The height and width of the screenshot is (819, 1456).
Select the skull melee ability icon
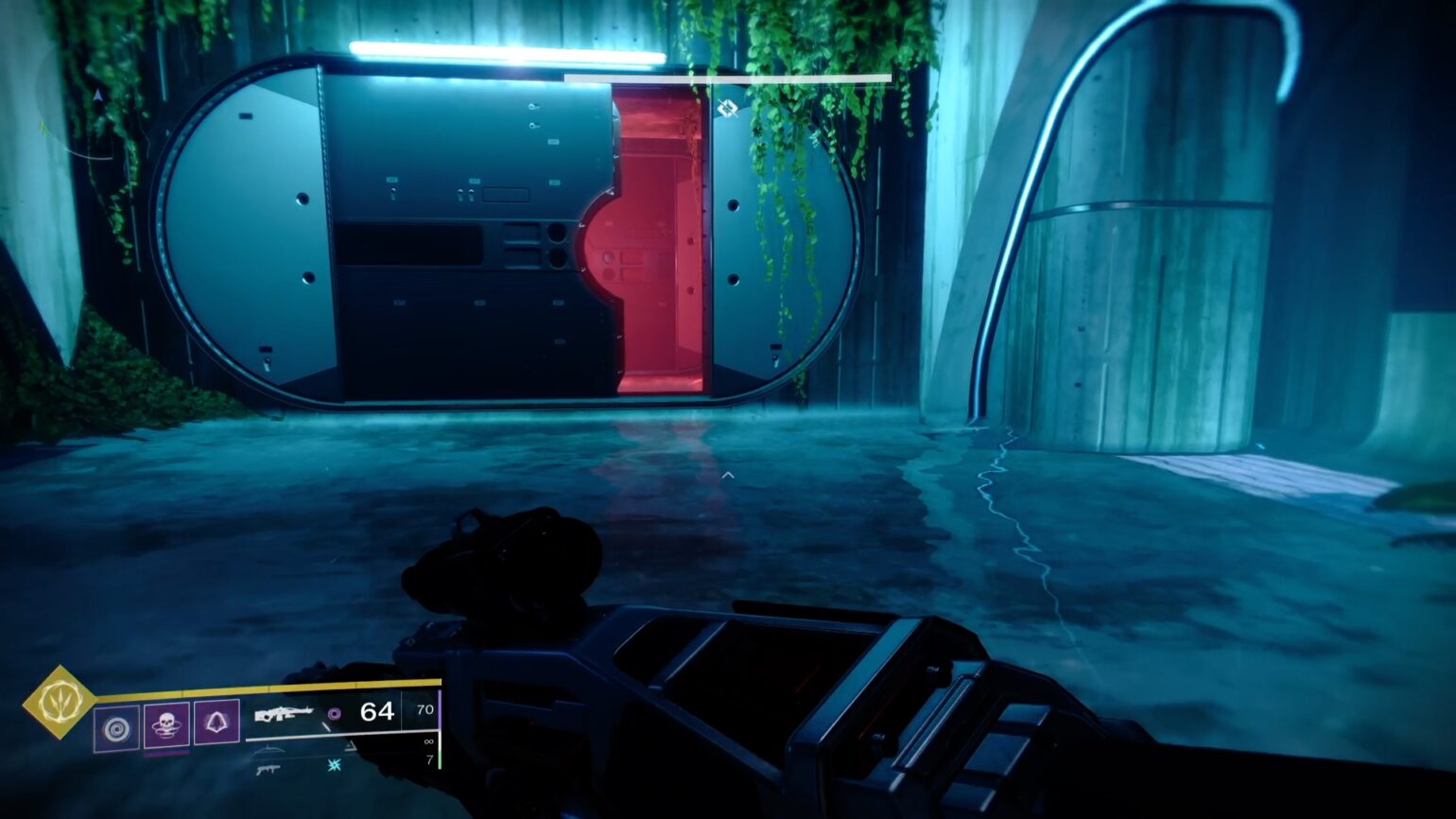pyautogui.click(x=166, y=727)
